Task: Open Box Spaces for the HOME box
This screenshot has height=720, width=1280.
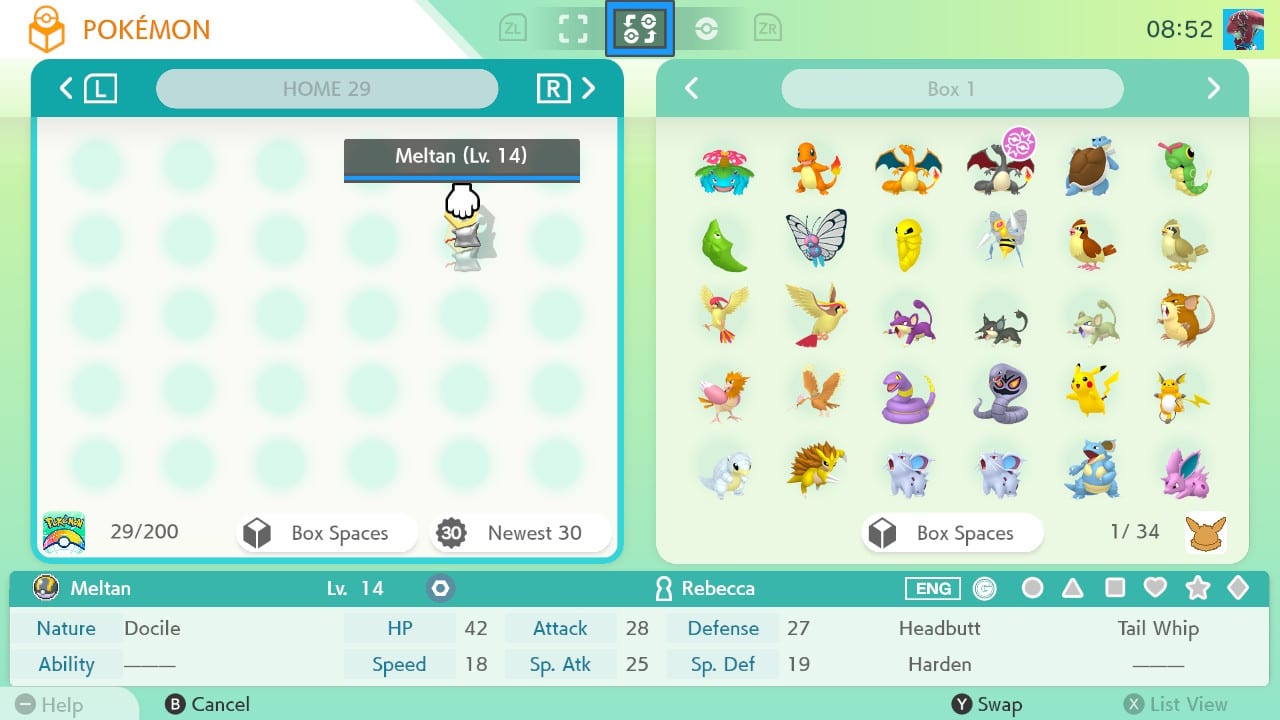Action: coord(326,533)
